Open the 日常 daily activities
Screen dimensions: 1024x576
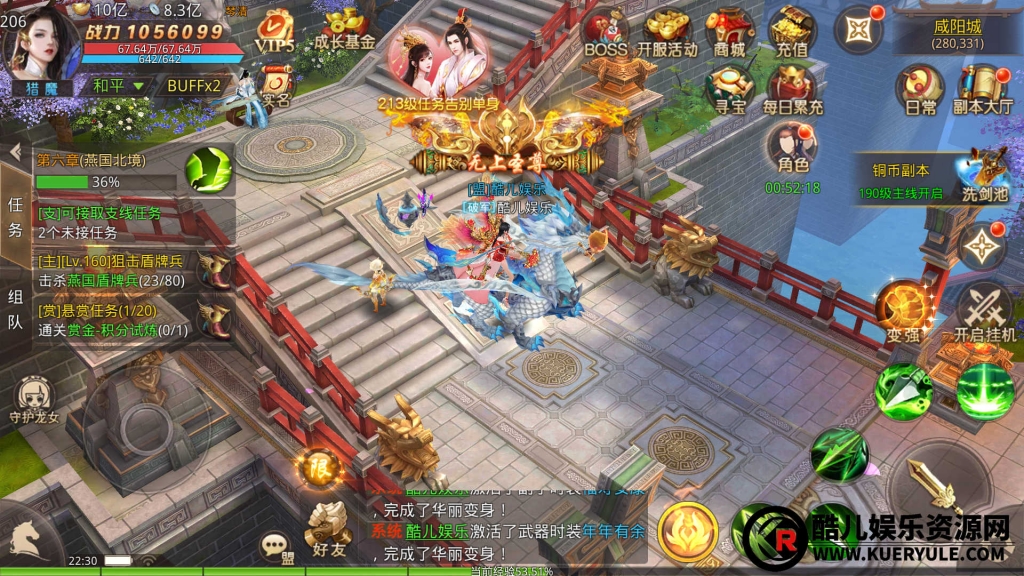(920, 88)
